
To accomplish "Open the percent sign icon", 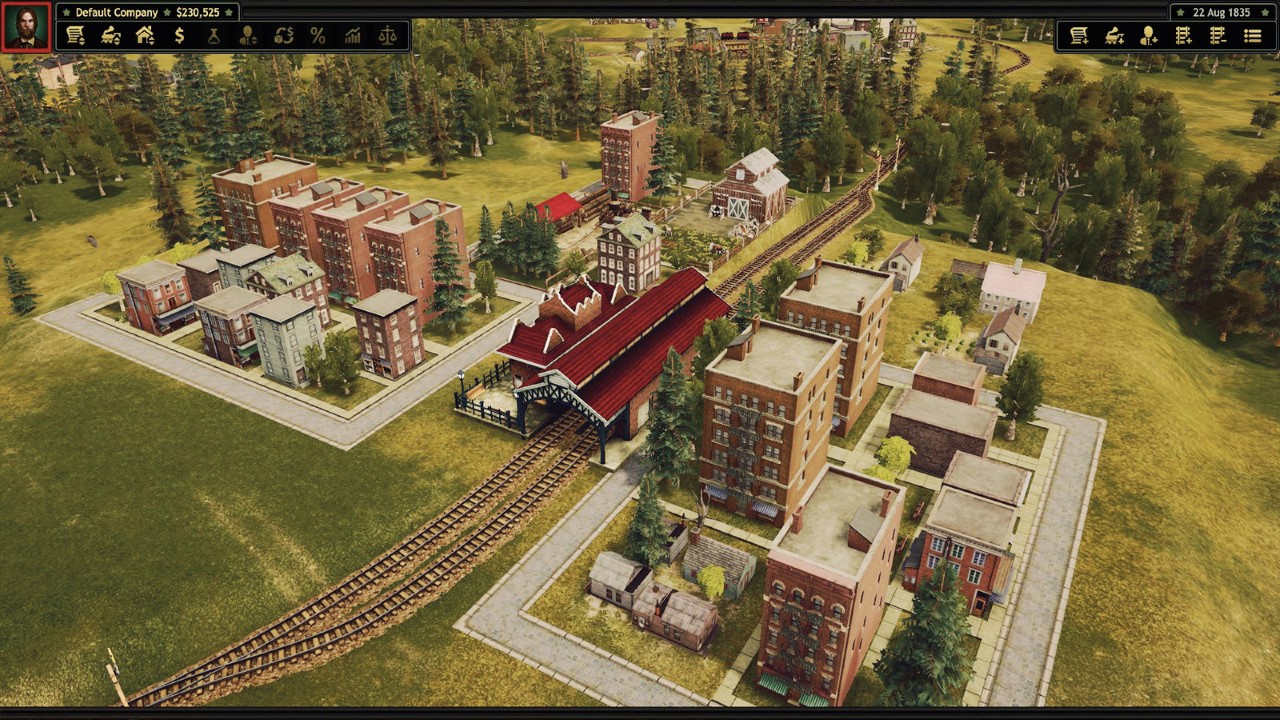I will pyautogui.click(x=318, y=36).
